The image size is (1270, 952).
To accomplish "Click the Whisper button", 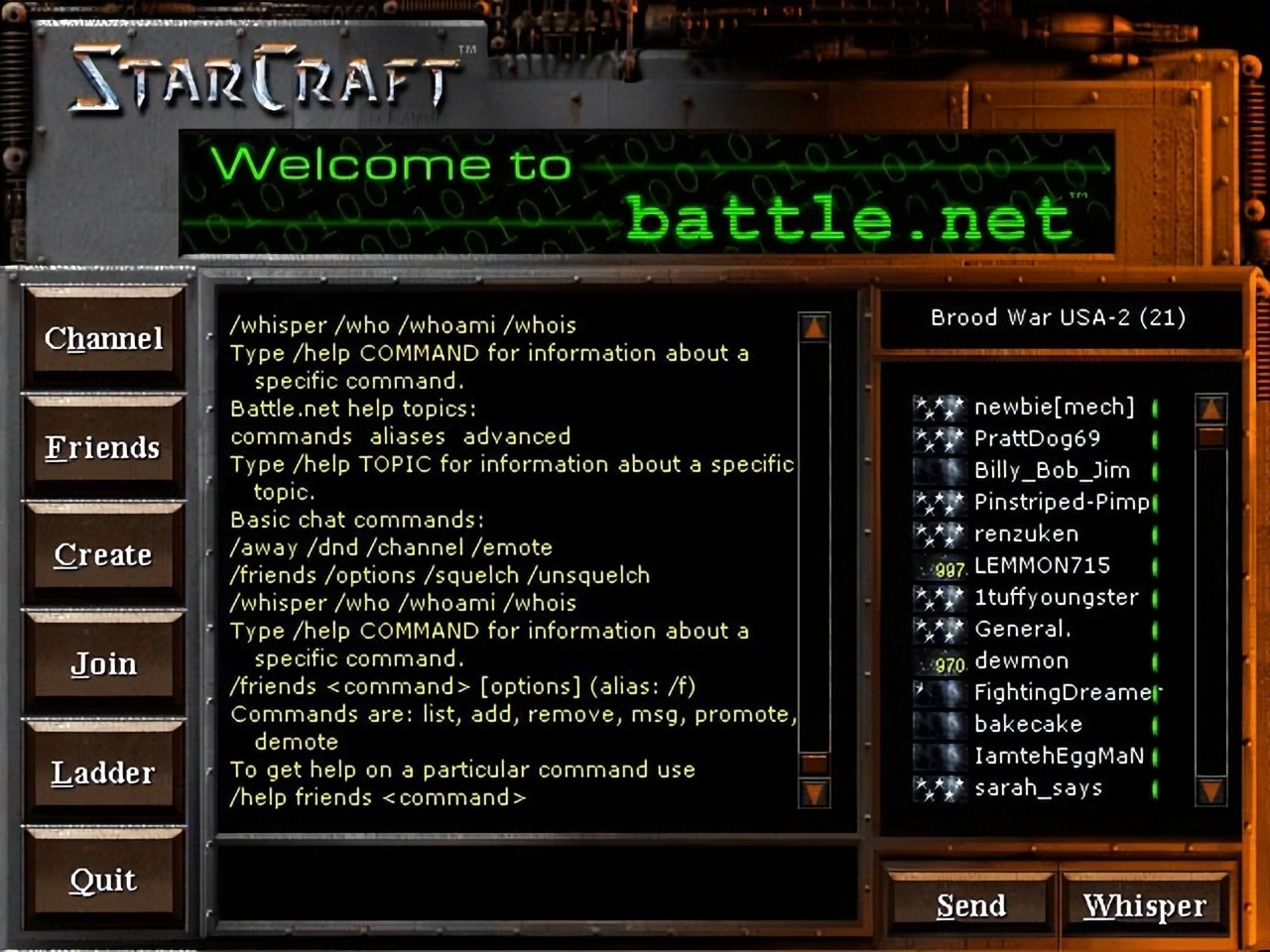I will 1144,905.
